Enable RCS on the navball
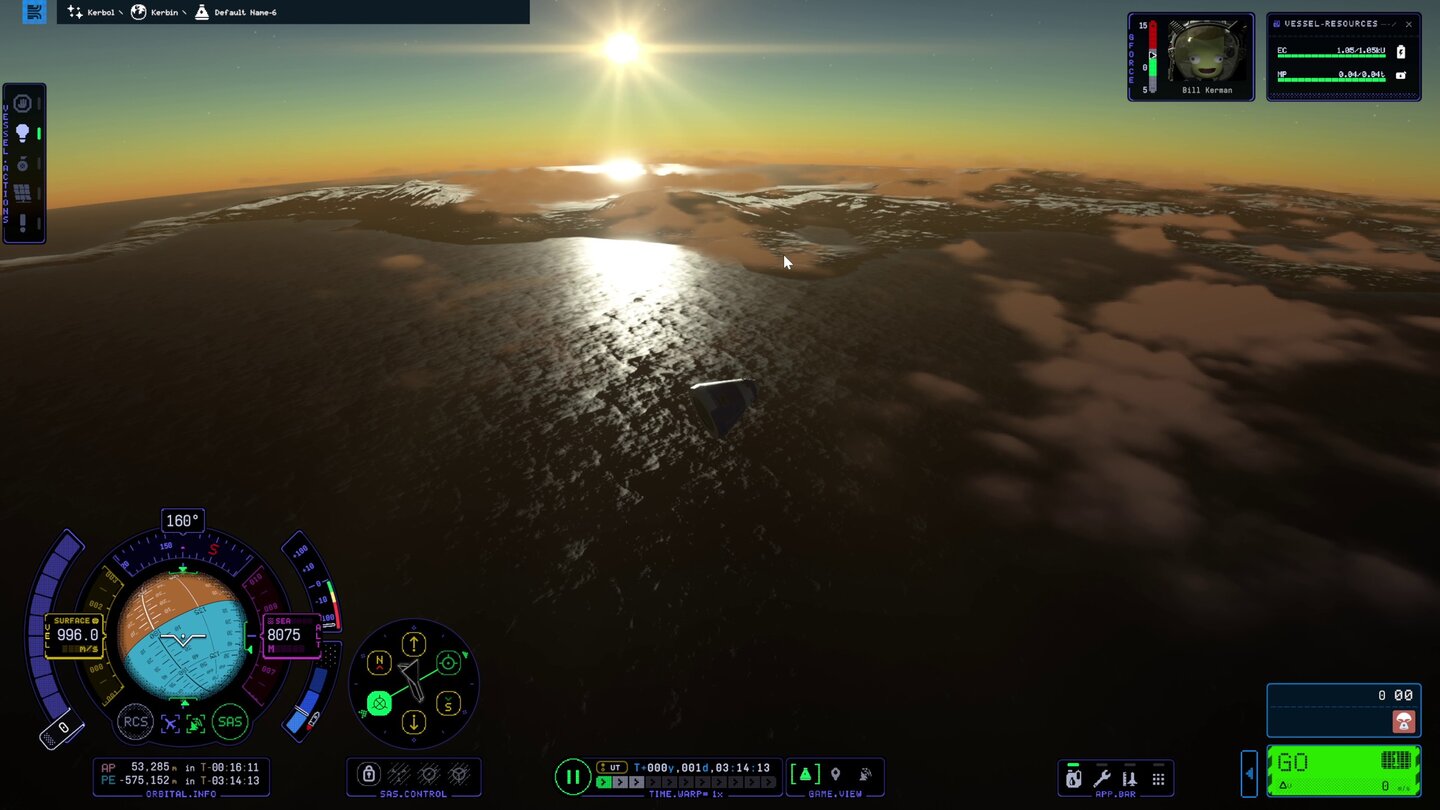The width and height of the screenshot is (1440, 810). point(136,722)
